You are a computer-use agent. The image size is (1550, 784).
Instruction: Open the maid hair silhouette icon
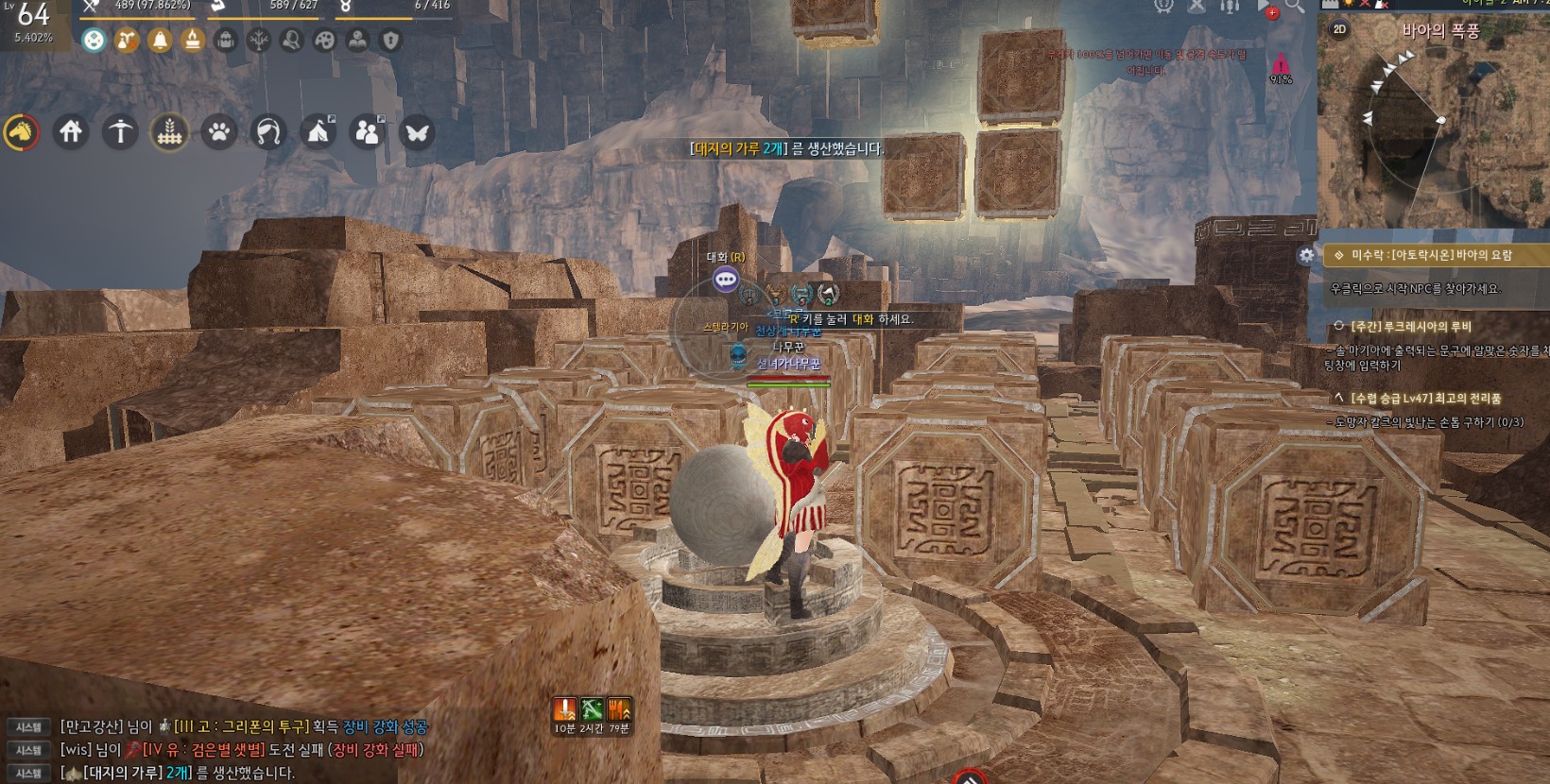(x=268, y=132)
